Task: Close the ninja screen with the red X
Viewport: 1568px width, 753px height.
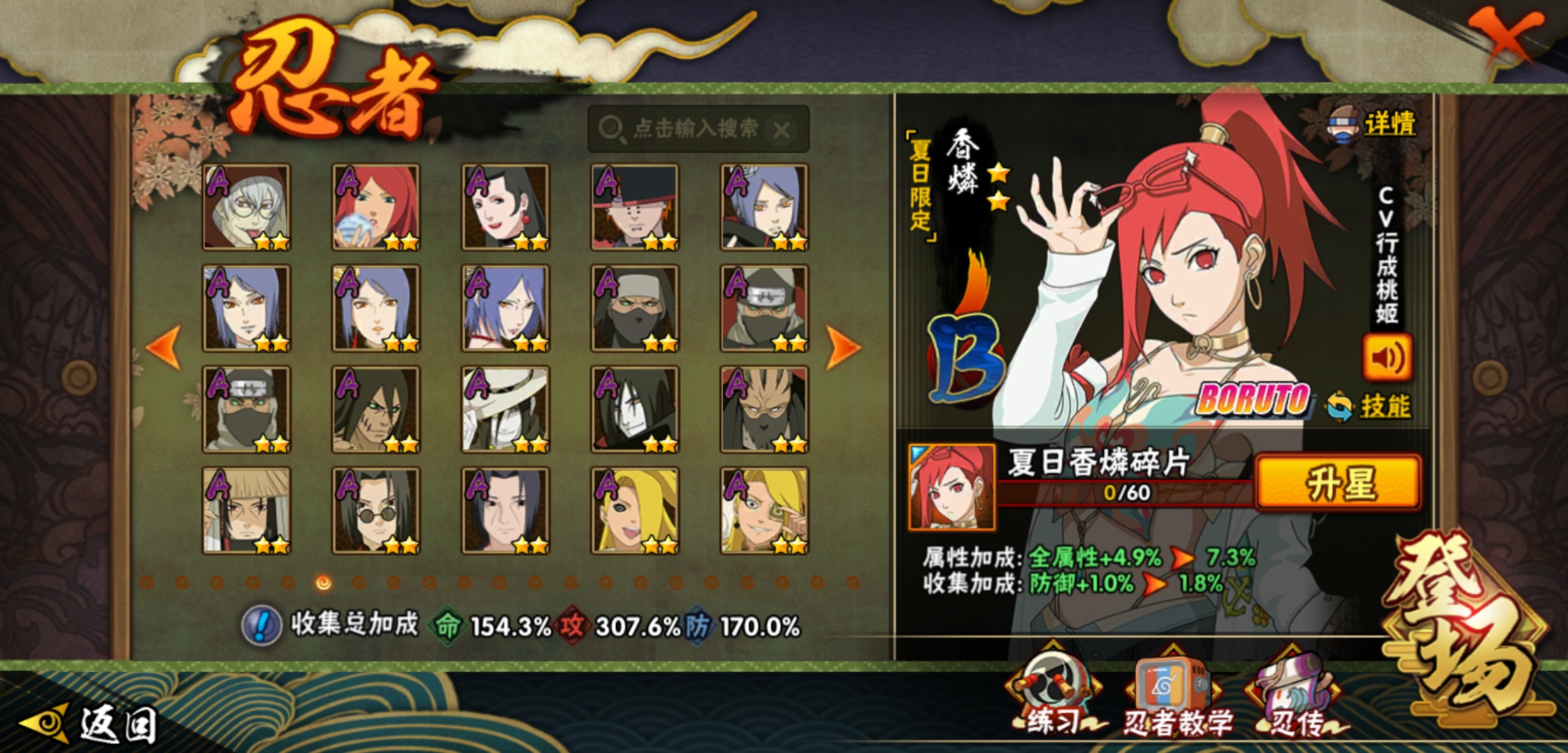Action: click(1507, 36)
